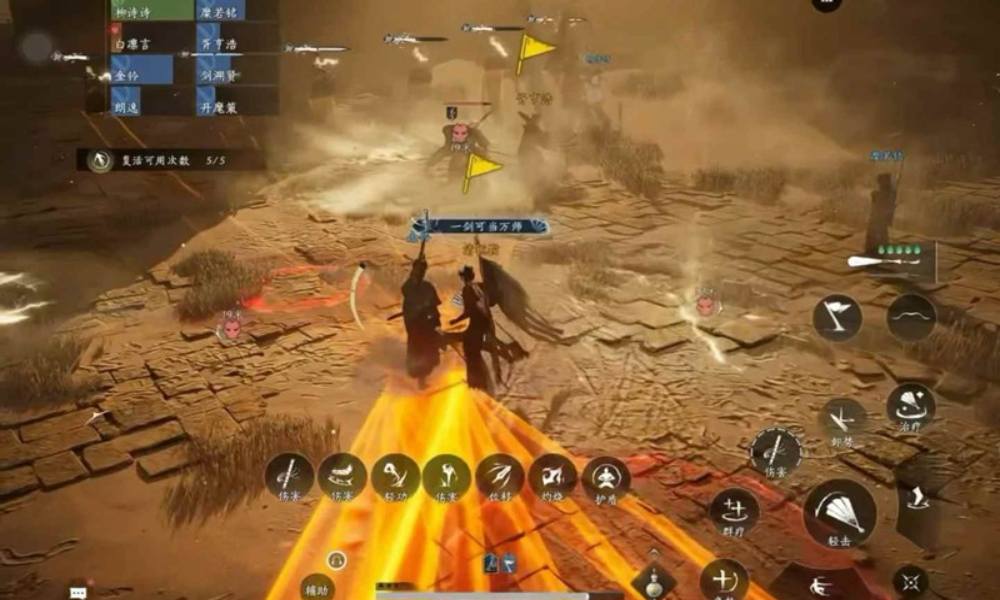The width and height of the screenshot is (1000, 600).
Task: Cast the 治疗 heal skill
Action: [x=911, y=406]
